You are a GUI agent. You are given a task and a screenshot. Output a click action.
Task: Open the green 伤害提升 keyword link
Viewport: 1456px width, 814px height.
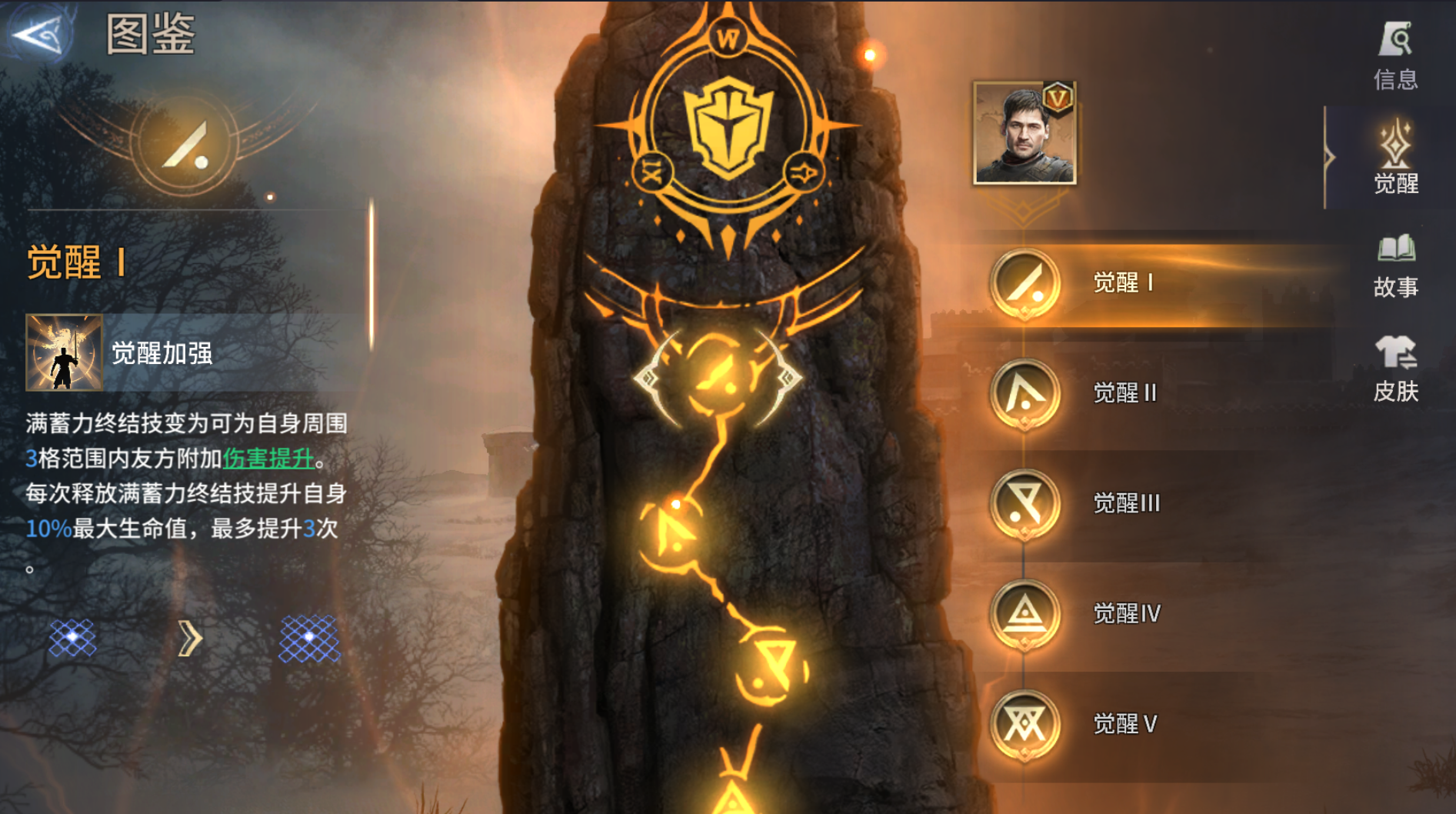[268, 459]
